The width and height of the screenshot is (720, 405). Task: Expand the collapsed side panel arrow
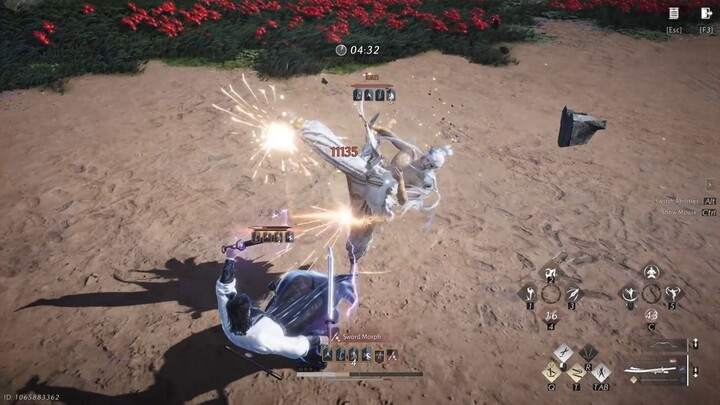710,185
